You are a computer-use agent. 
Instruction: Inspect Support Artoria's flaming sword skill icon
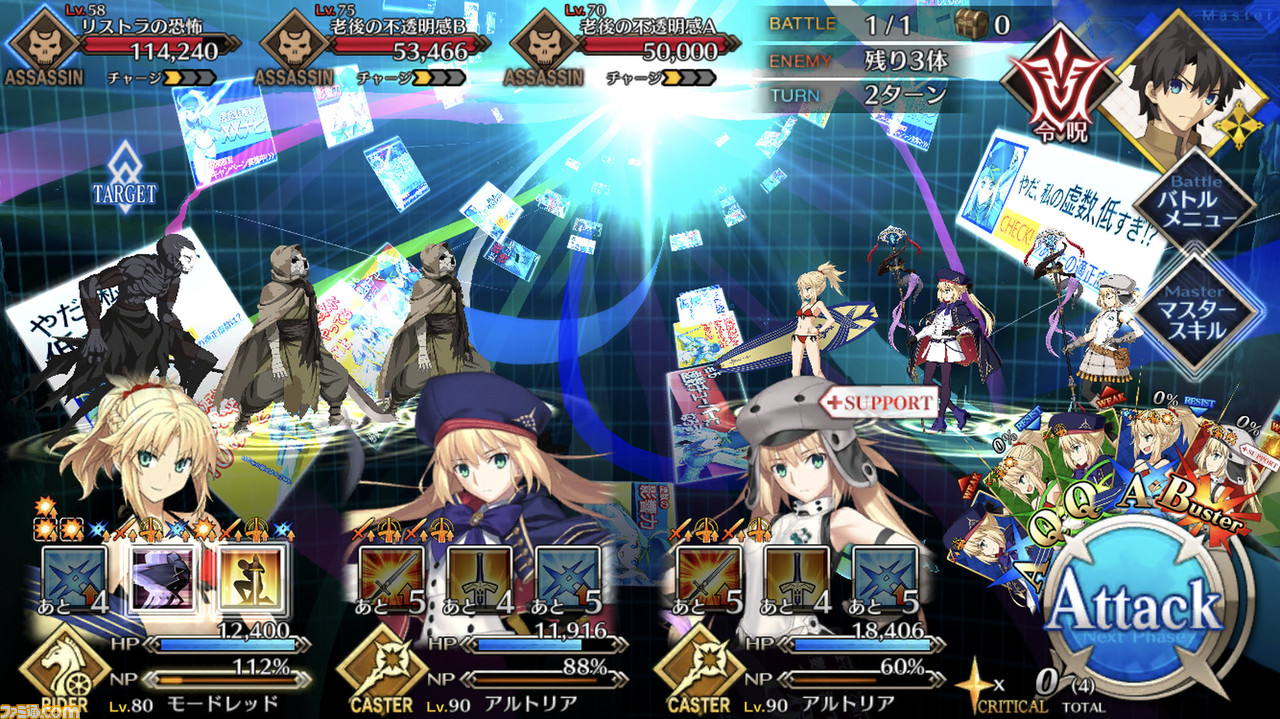(709, 578)
